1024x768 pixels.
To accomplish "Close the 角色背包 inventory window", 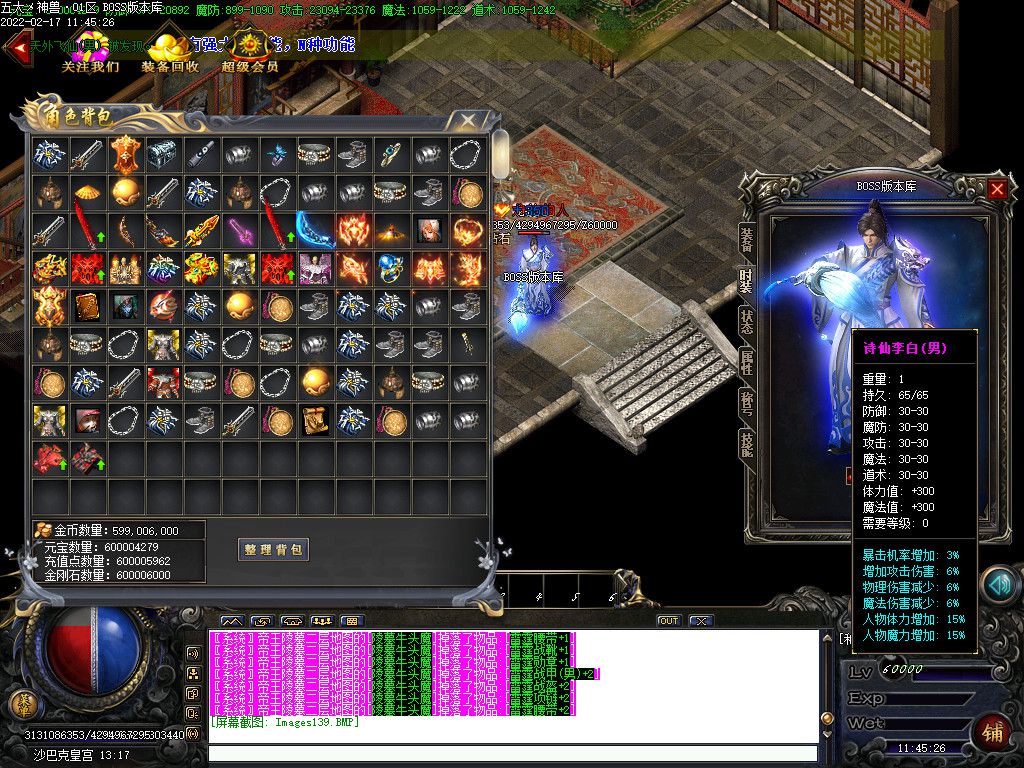I will [468, 121].
